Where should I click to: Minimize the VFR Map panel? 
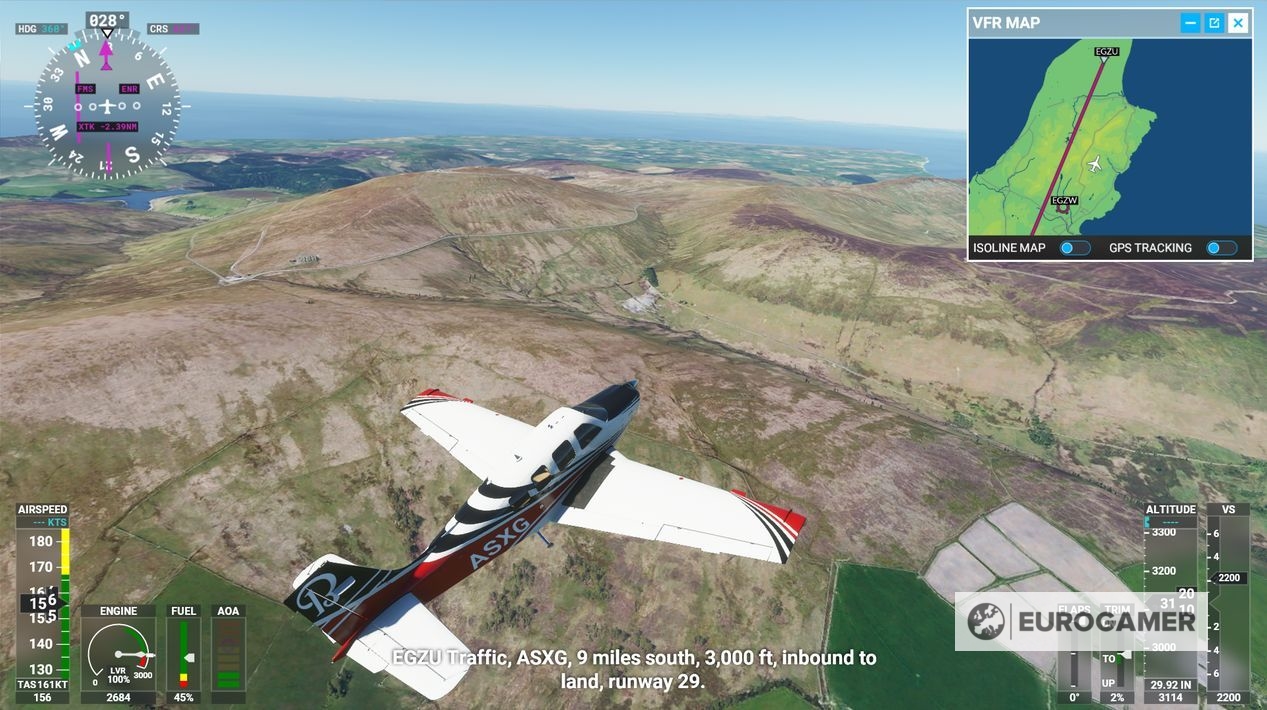(1190, 23)
